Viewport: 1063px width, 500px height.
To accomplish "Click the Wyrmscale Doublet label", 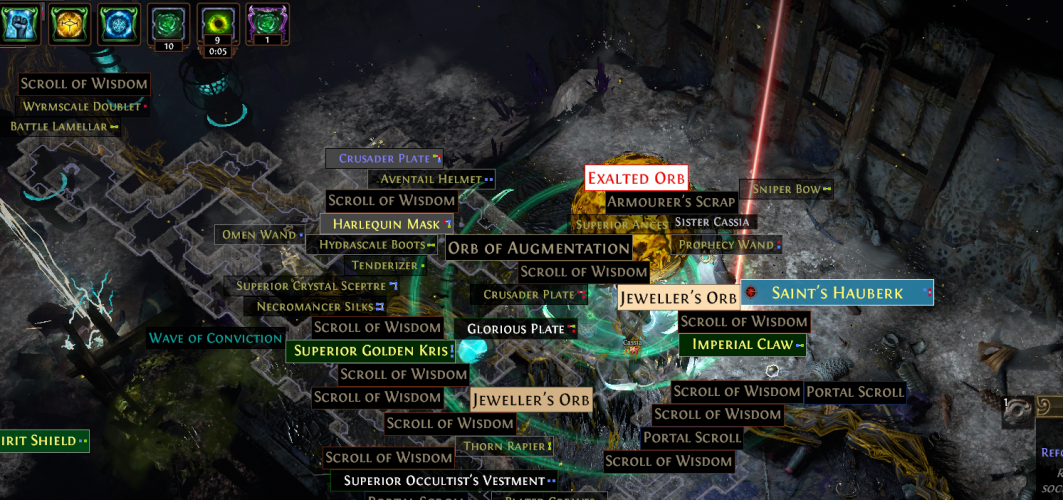I will (x=82, y=106).
